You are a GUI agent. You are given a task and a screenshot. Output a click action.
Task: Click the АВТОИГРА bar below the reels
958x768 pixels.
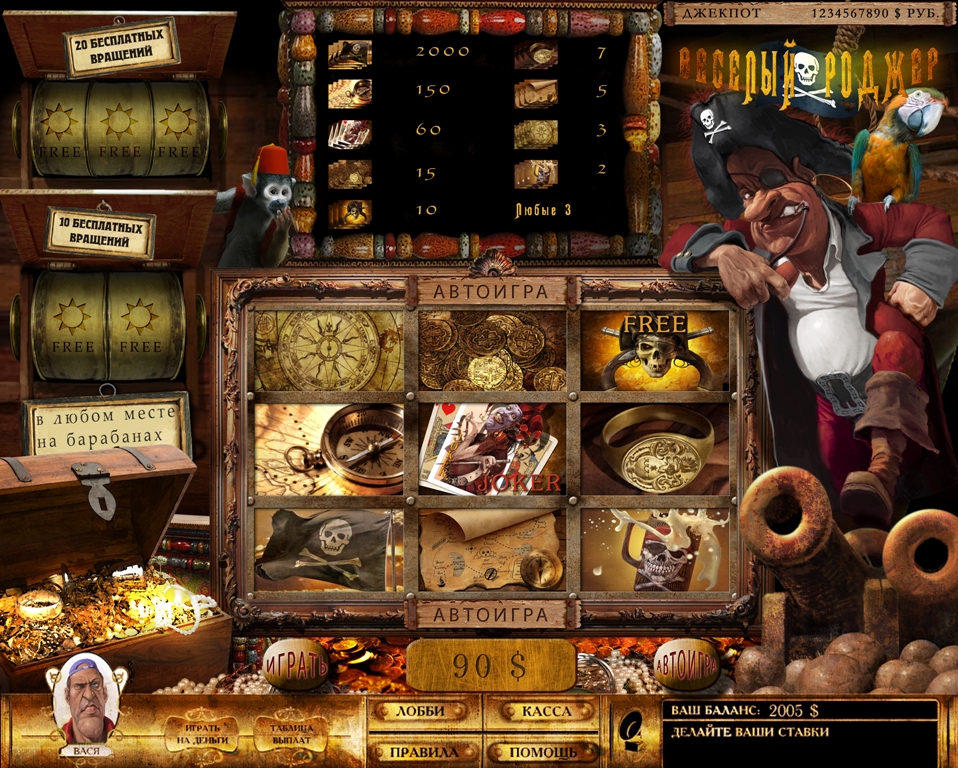tap(492, 614)
